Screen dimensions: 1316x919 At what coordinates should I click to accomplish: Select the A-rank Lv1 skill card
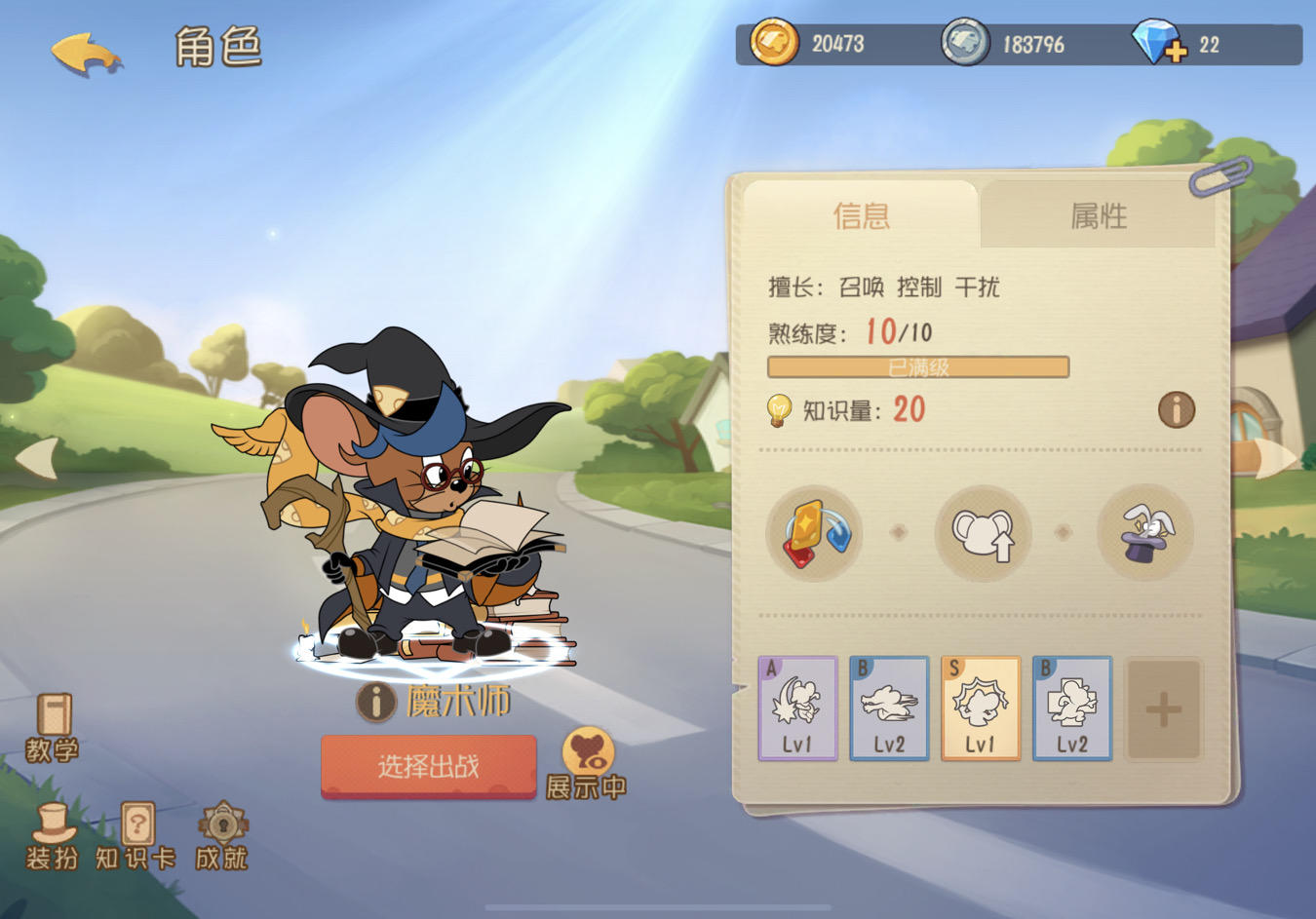click(x=798, y=708)
